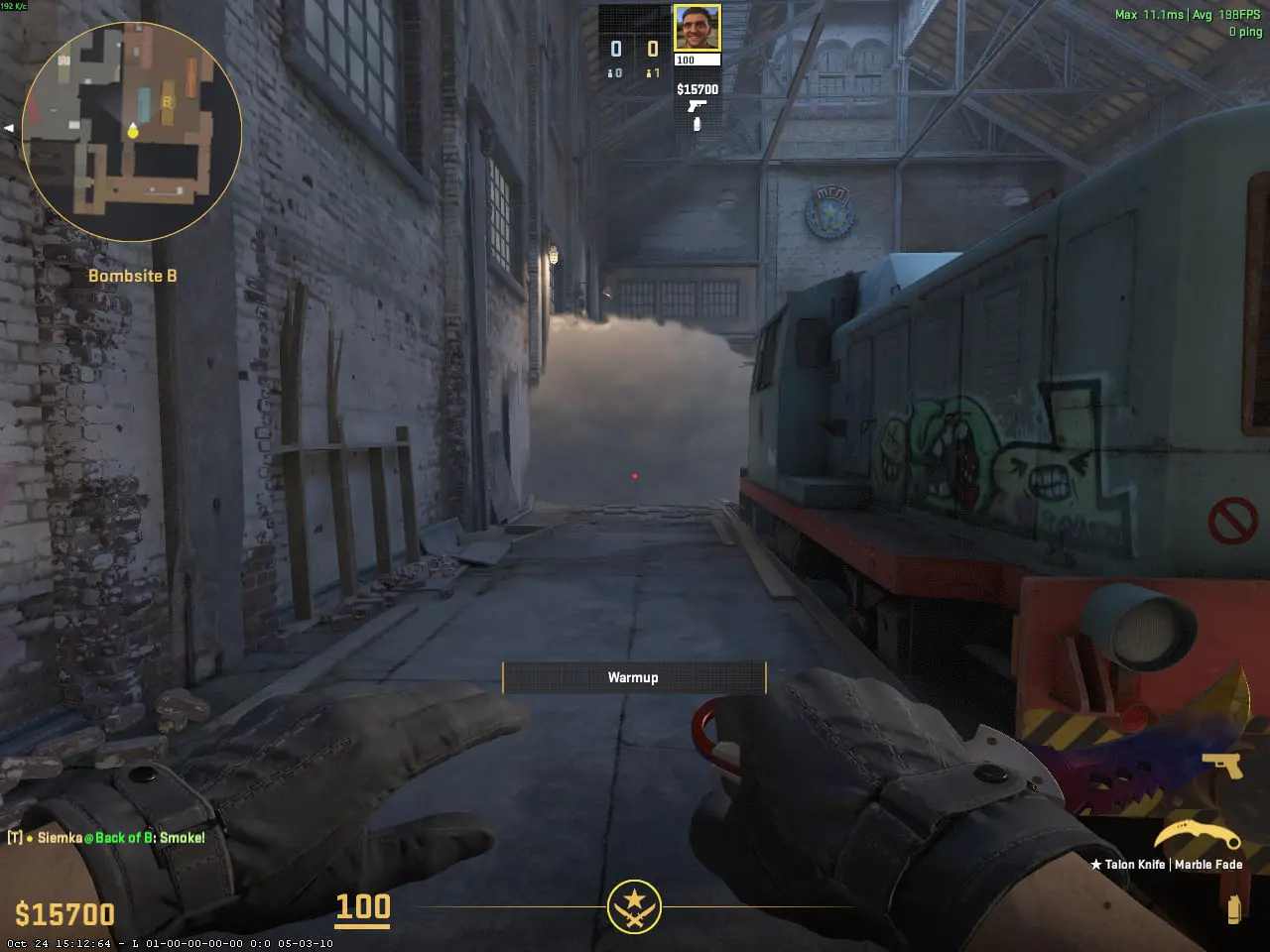Choose the yellow pistol weapon icon
The height and width of the screenshot is (952, 1270).
[x=1221, y=766]
